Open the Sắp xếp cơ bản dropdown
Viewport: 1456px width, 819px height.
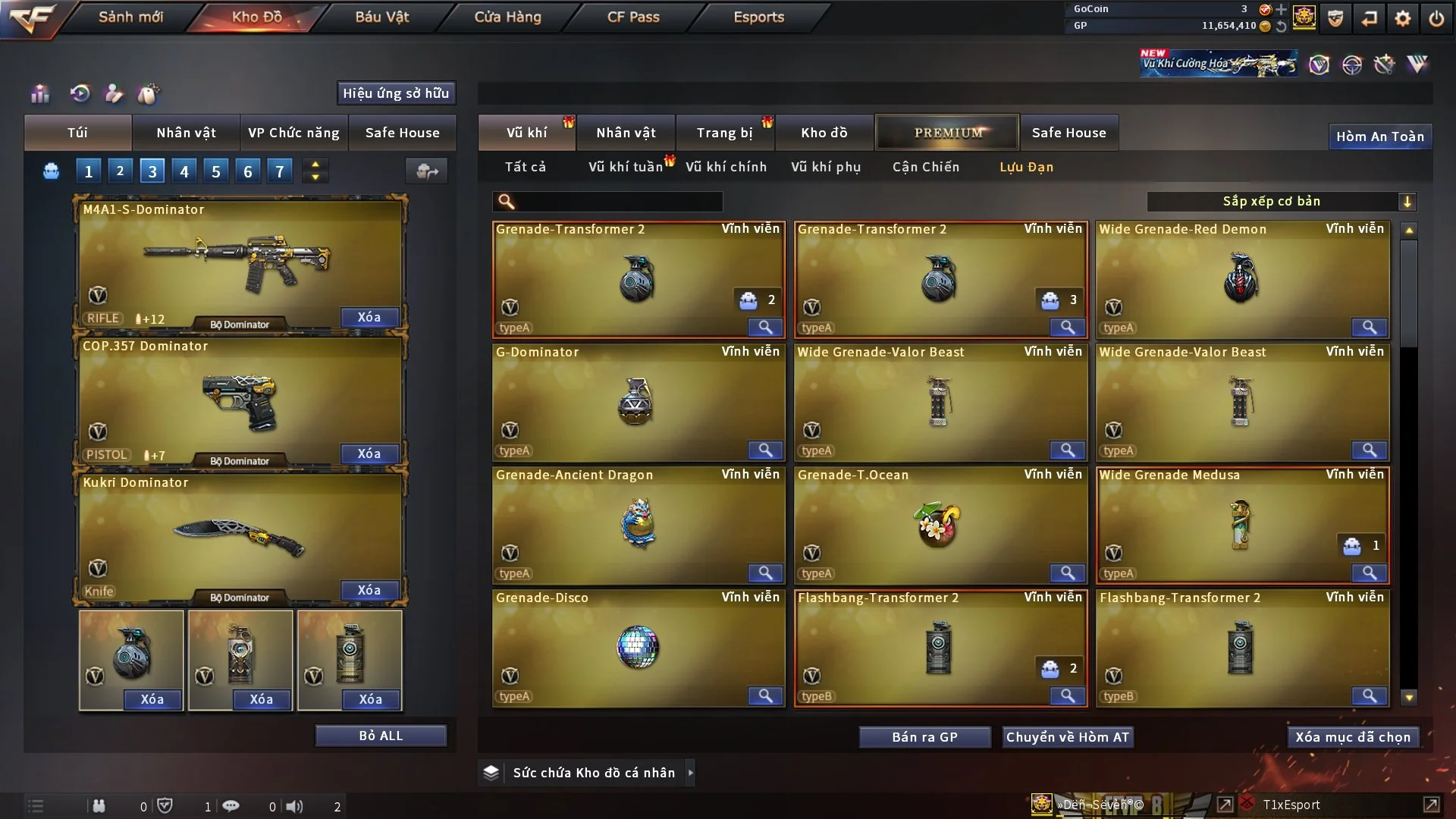pyautogui.click(x=1281, y=201)
